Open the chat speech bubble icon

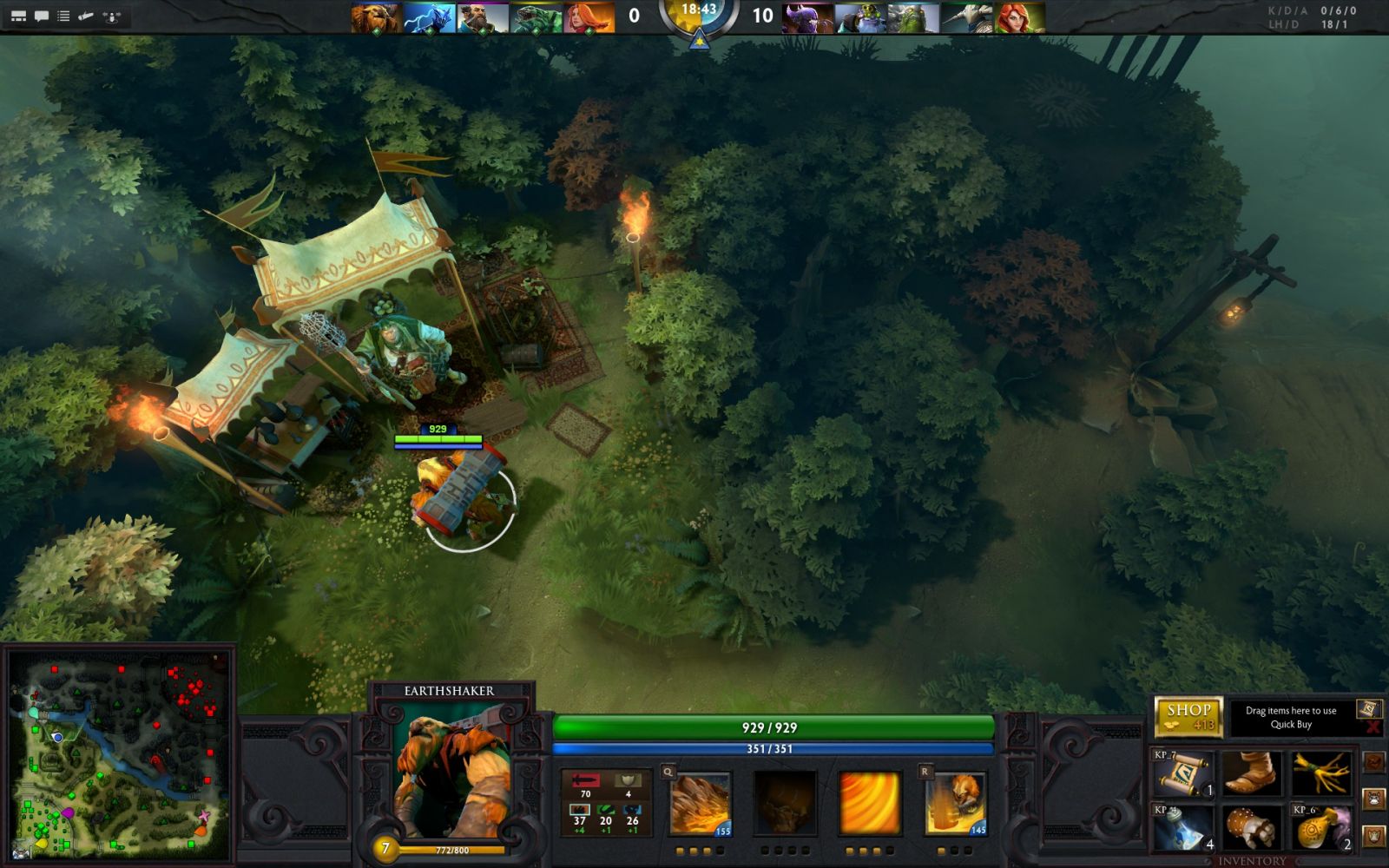tap(41, 16)
